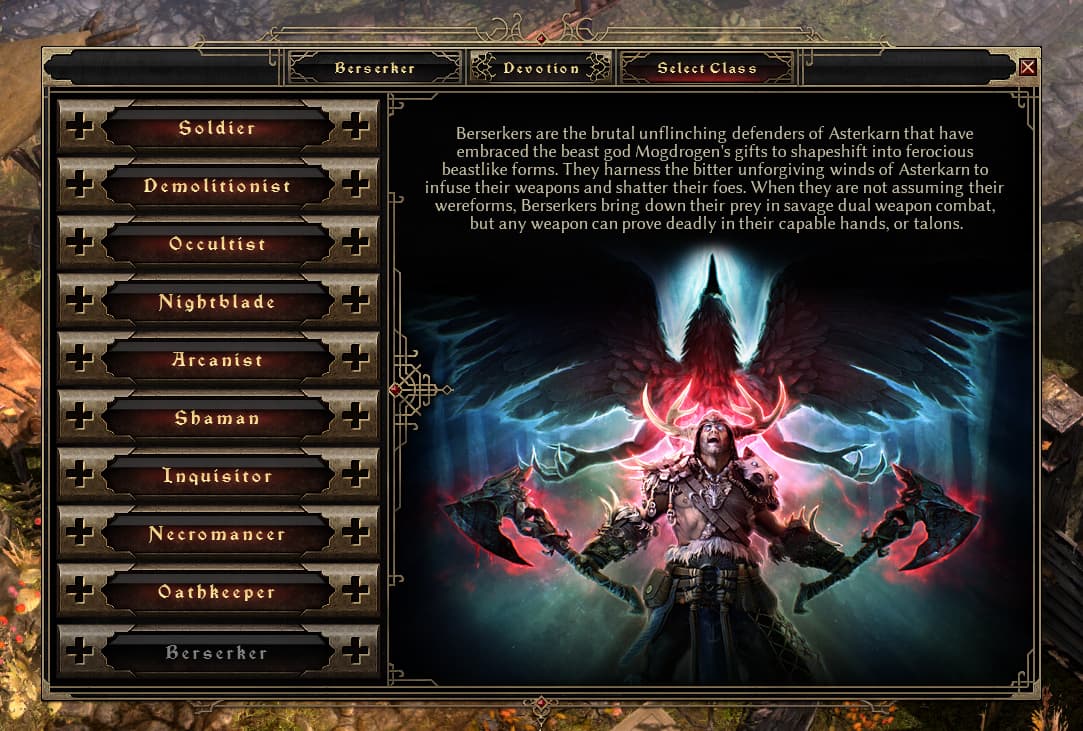The image size is (1083, 731).
Task: Select the Nightblade class
Action: (217, 302)
